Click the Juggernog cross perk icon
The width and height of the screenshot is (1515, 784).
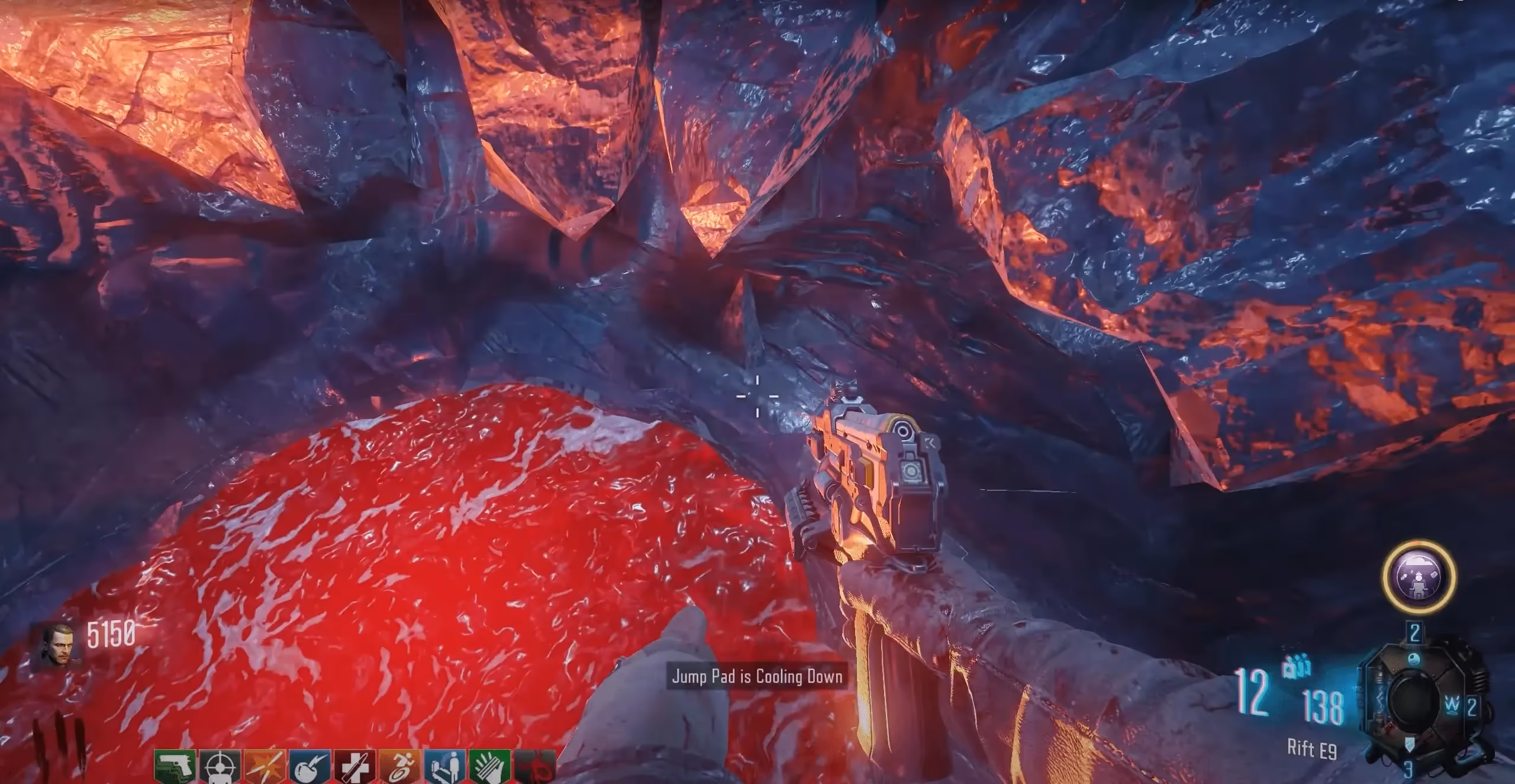click(354, 767)
